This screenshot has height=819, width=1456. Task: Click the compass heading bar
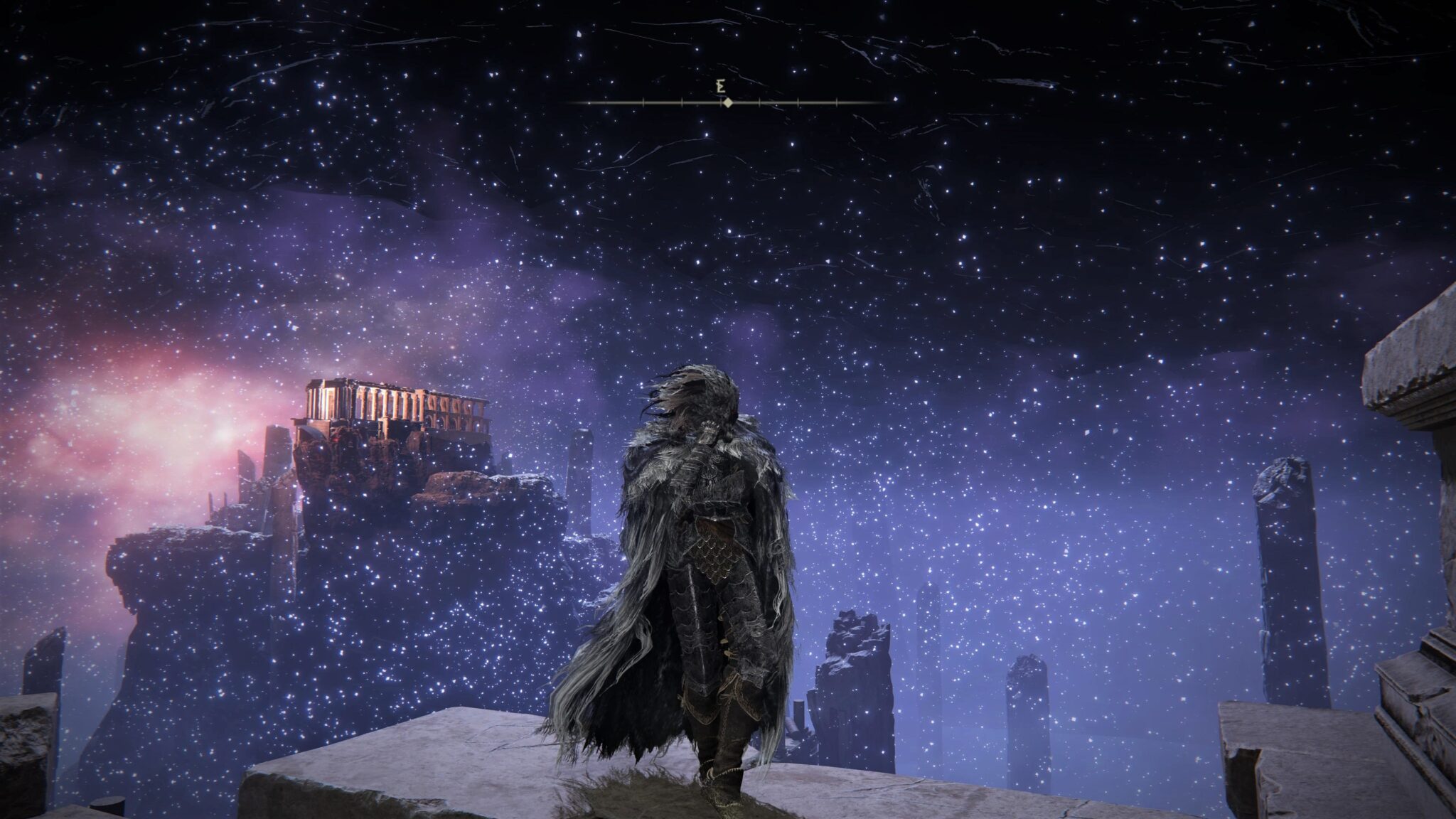tap(728, 103)
